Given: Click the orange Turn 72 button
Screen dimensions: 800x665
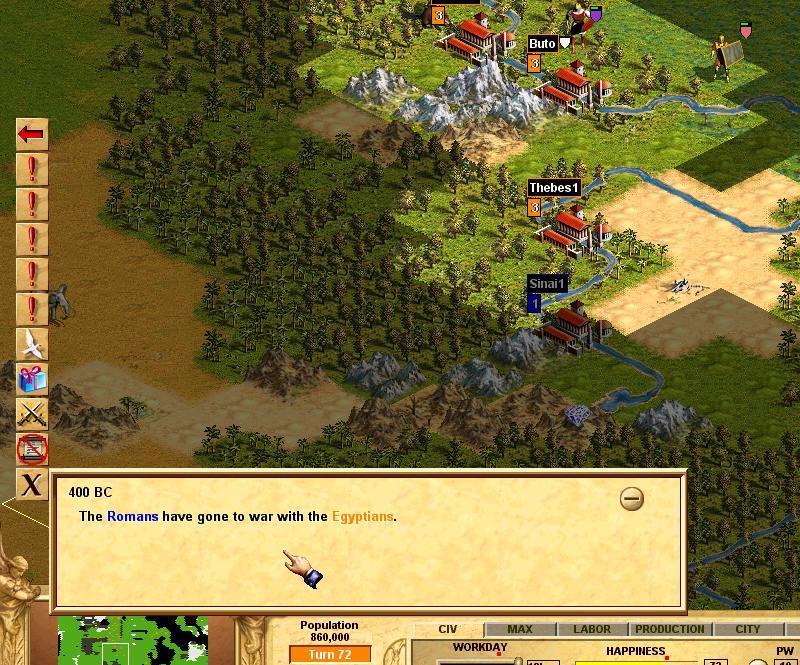Looking at the screenshot, I should tap(329, 654).
